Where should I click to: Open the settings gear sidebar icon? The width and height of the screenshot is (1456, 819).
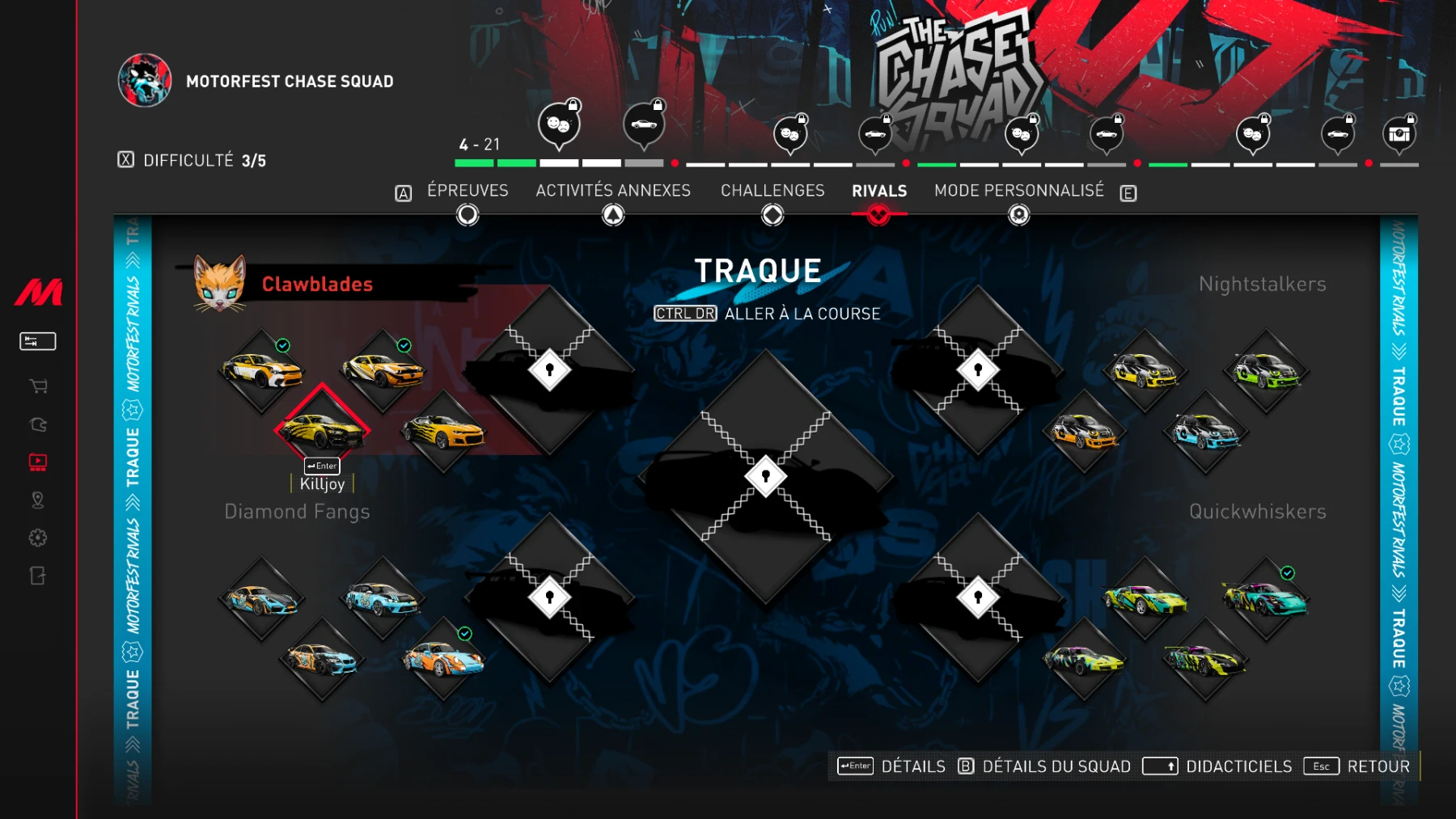38,538
